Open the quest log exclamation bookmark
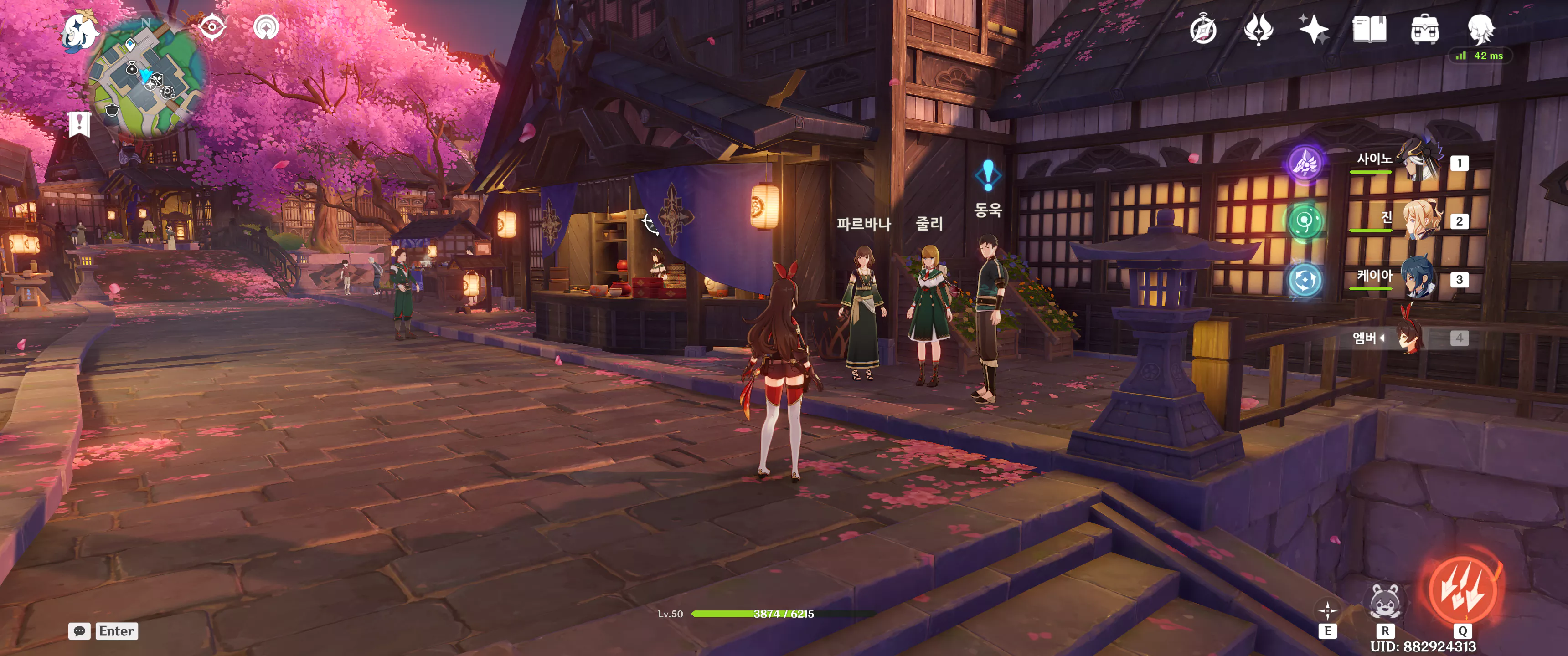Screen dimensions: 1568x656 pos(79,124)
